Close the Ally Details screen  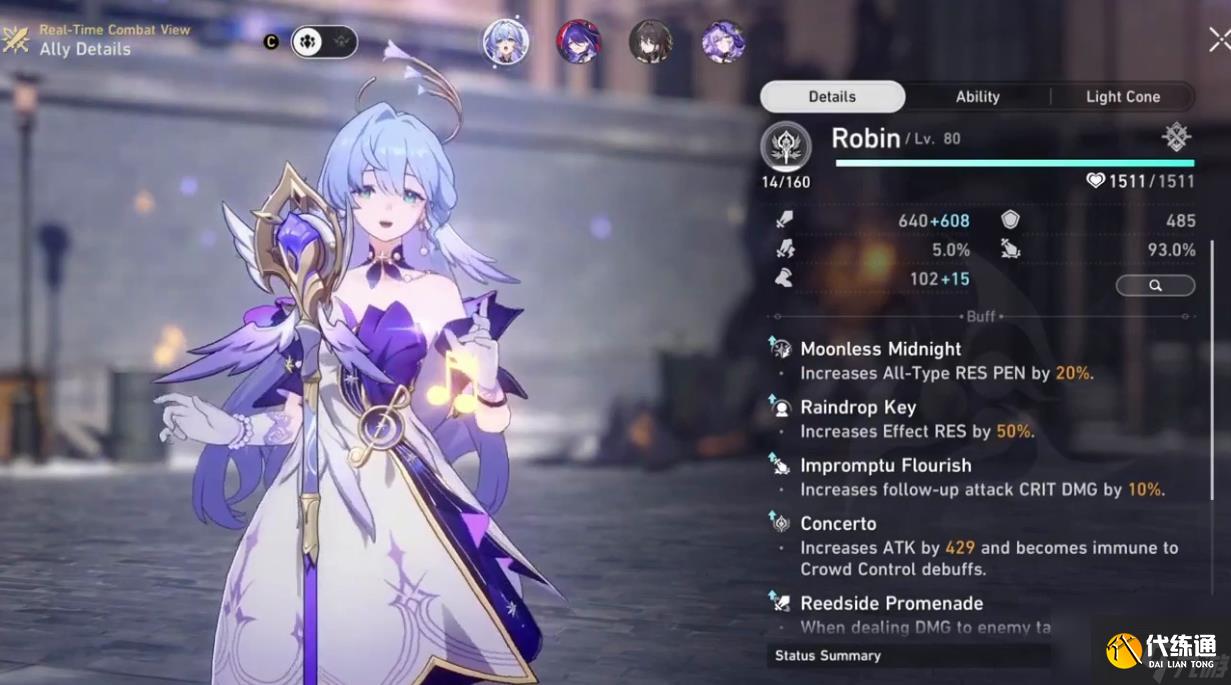click(1219, 40)
